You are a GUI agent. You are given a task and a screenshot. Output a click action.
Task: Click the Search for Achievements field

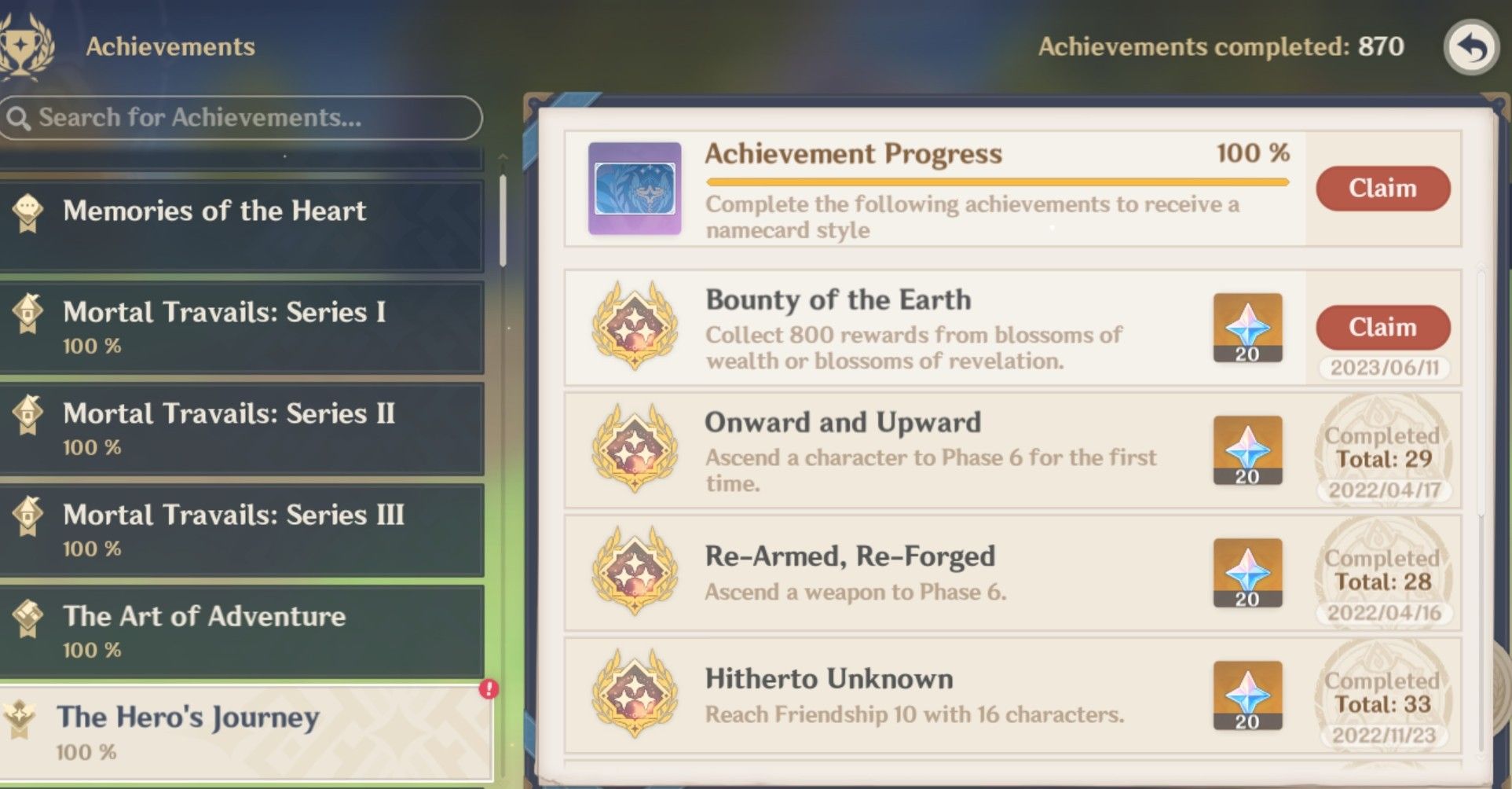click(x=241, y=118)
